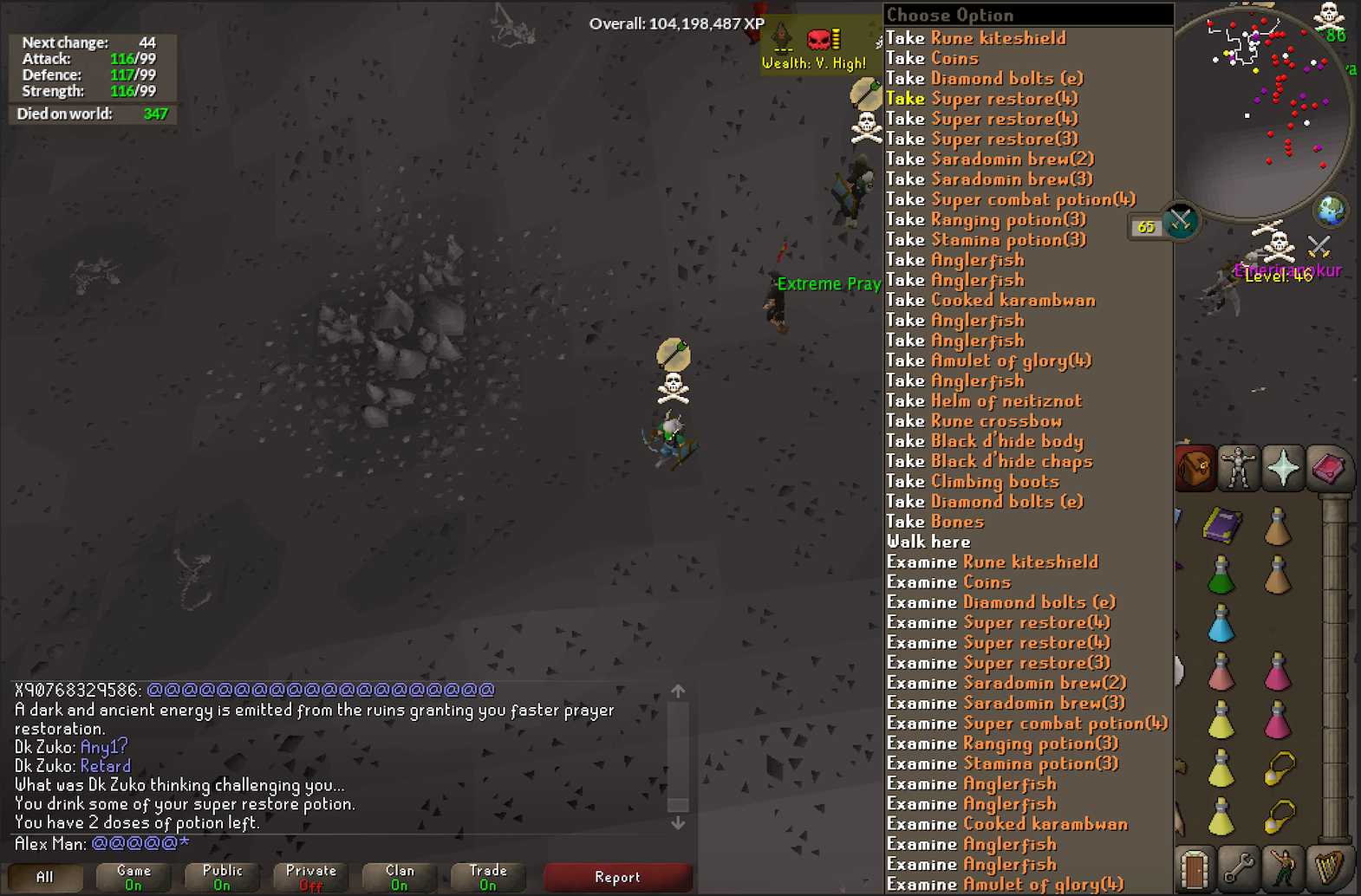Viewport: 1361px width, 896px height.
Task: Choose Take Helm of neitiznot
Action: coord(984,400)
